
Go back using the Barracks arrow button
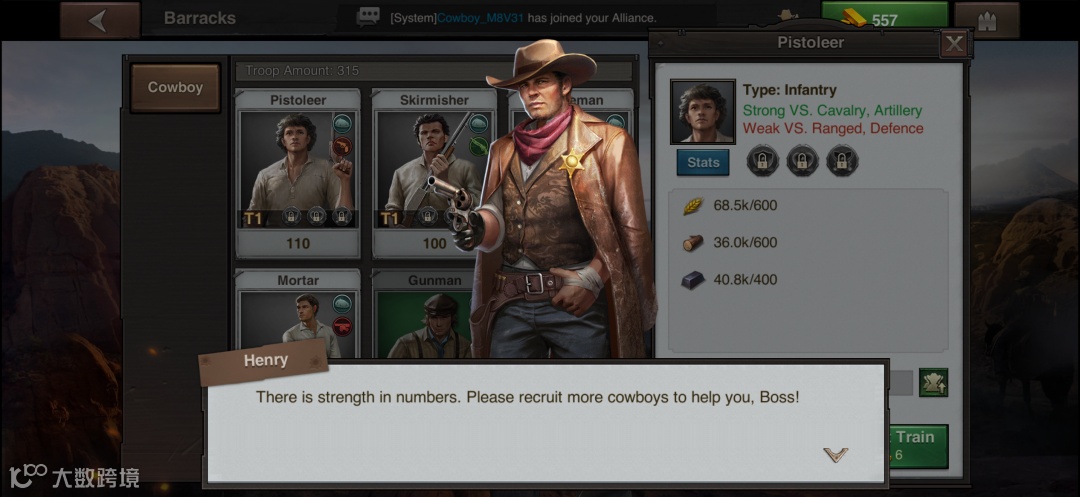(99, 20)
